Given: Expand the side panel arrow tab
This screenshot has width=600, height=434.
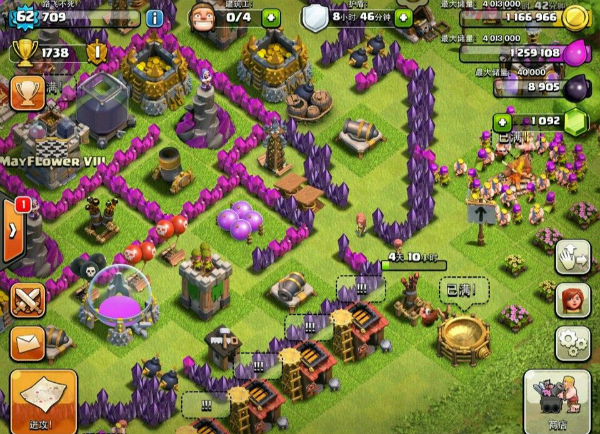Looking at the screenshot, I should click(13, 230).
